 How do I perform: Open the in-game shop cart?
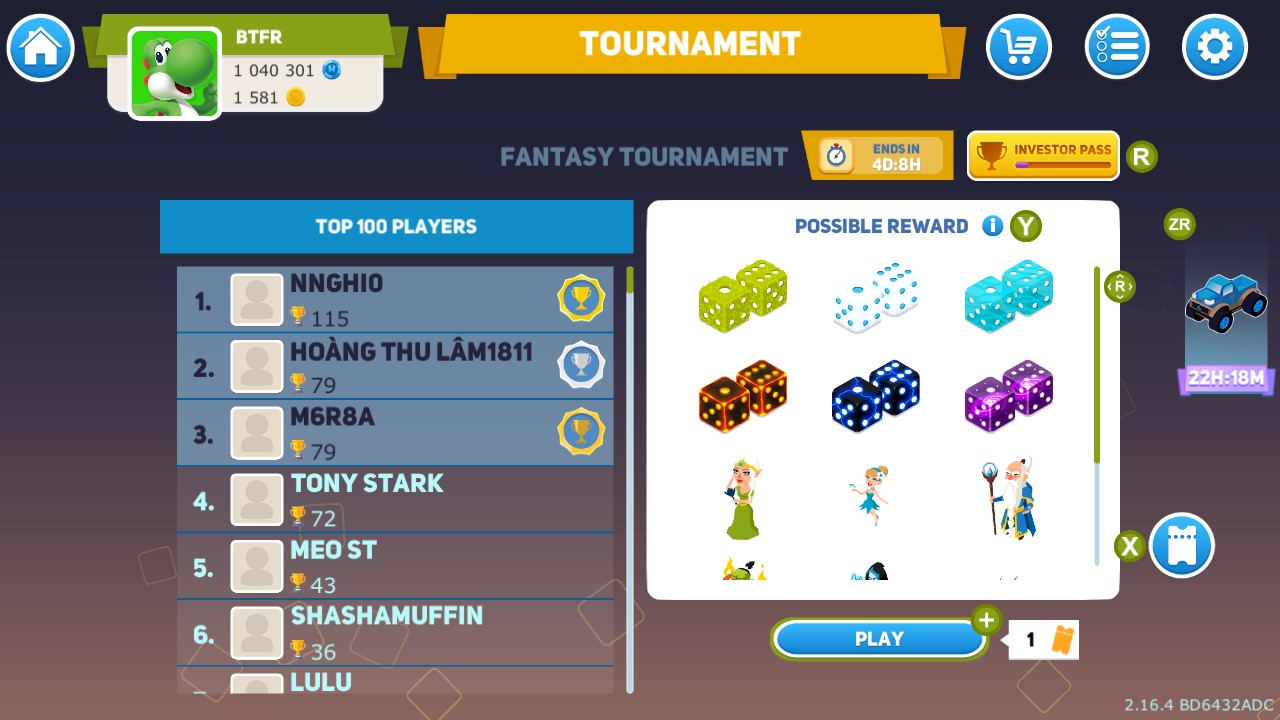coord(1018,47)
